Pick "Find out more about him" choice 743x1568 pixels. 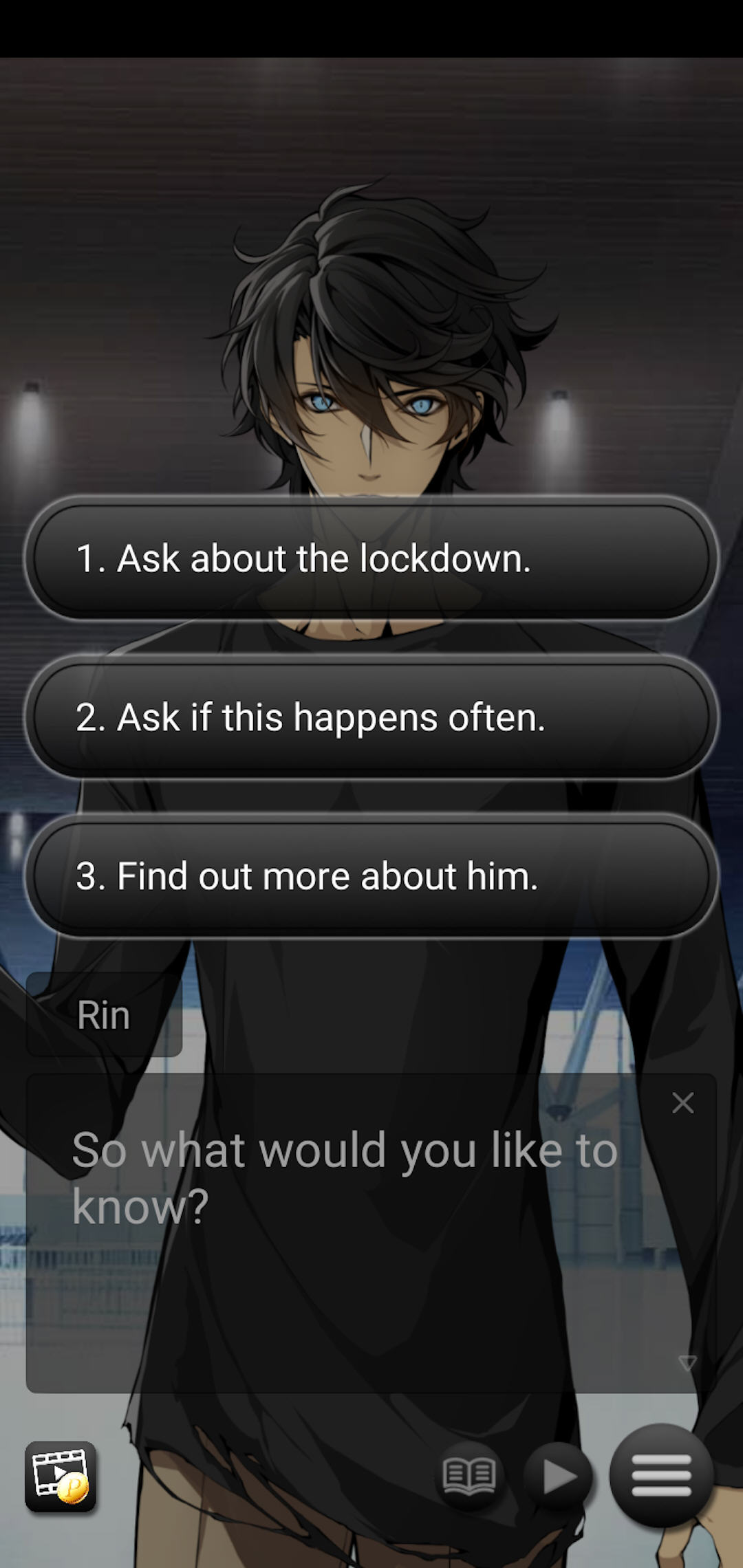(371, 876)
